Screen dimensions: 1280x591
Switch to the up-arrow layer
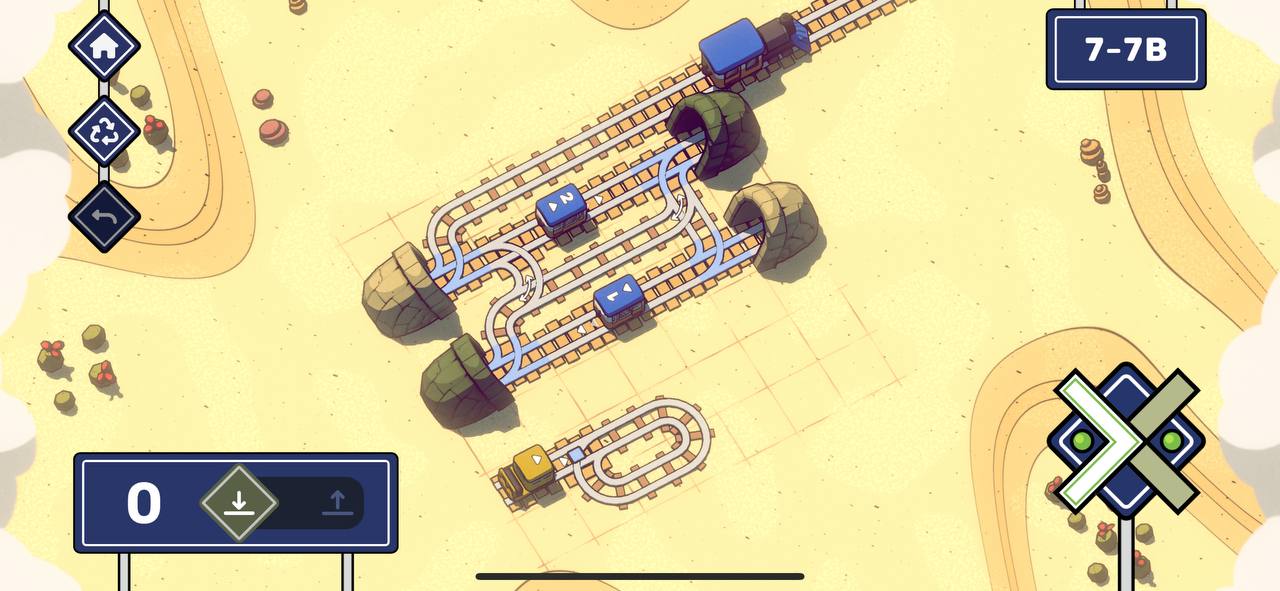[x=337, y=503]
